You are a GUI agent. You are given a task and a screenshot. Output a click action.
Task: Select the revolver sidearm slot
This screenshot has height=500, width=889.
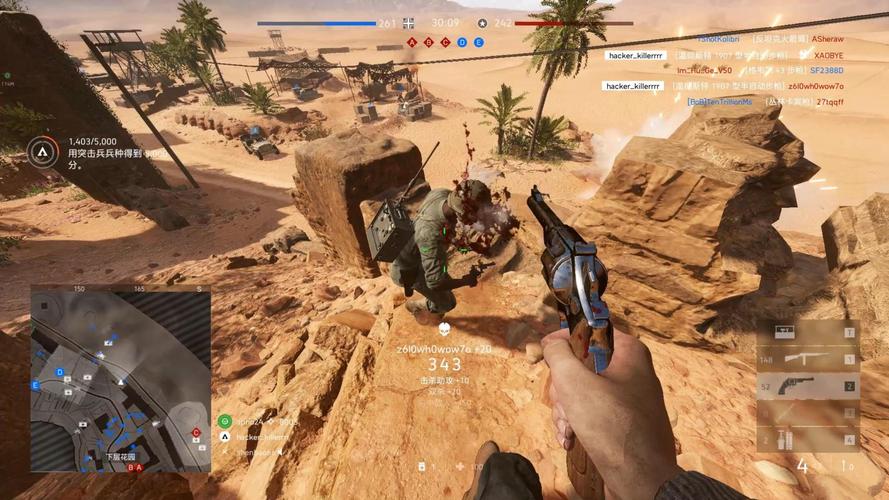807,386
